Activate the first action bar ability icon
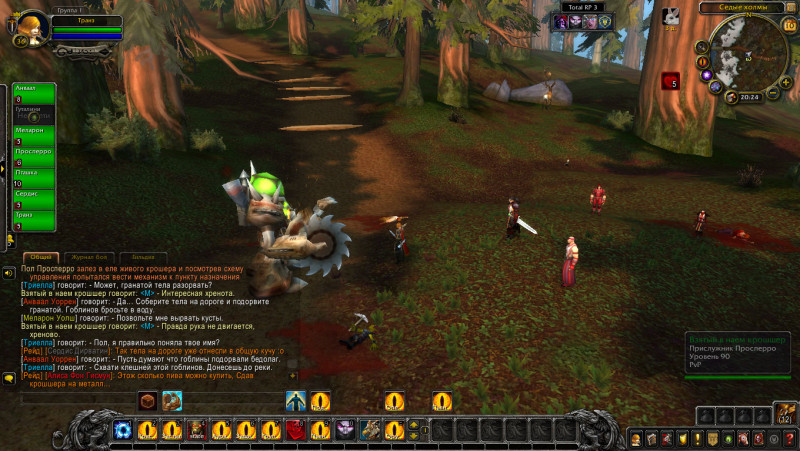The image size is (800, 451). [122, 430]
